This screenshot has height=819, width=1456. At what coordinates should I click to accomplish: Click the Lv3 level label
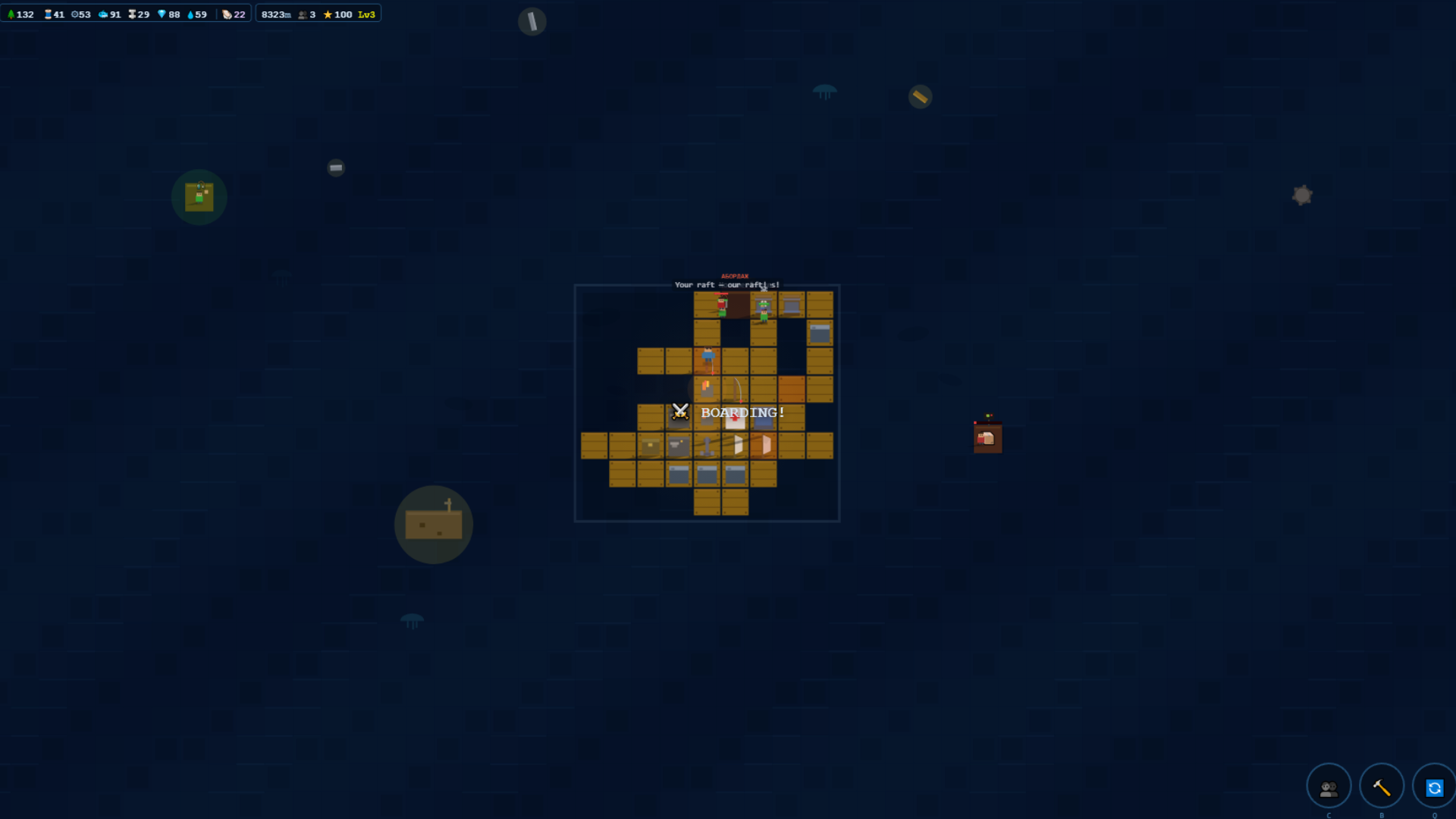367,14
